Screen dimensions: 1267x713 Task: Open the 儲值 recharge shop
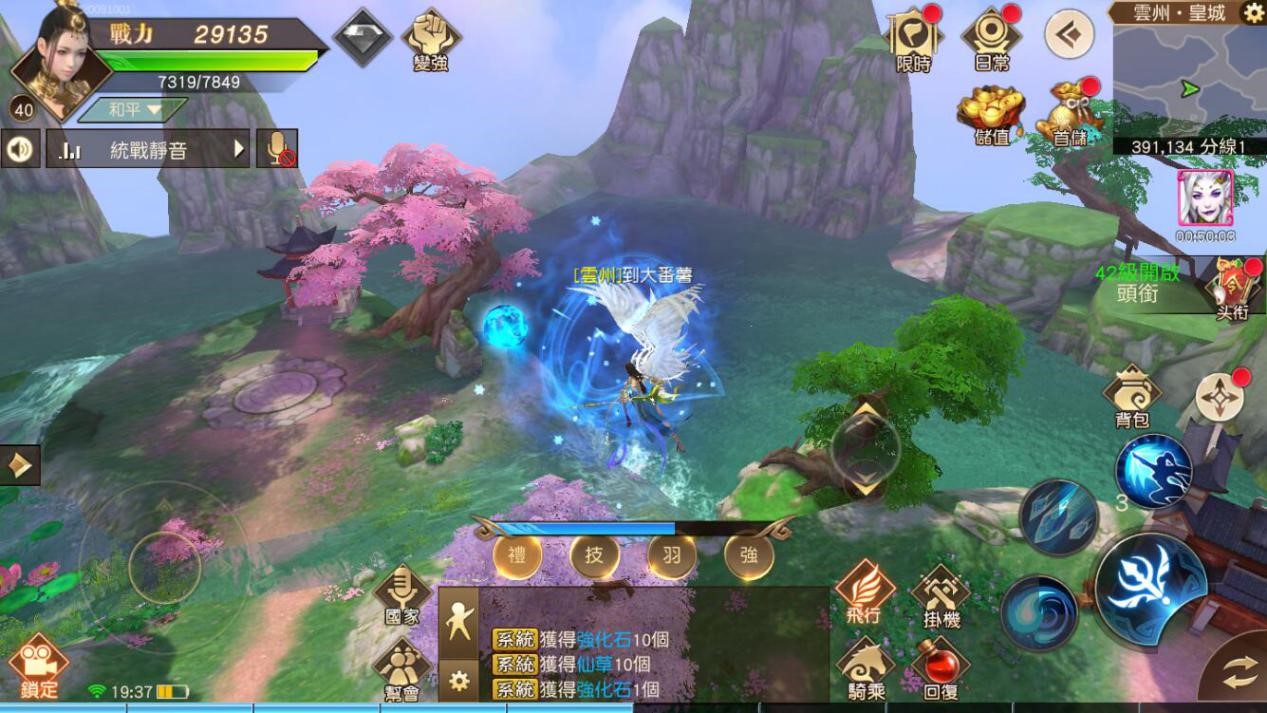(991, 113)
